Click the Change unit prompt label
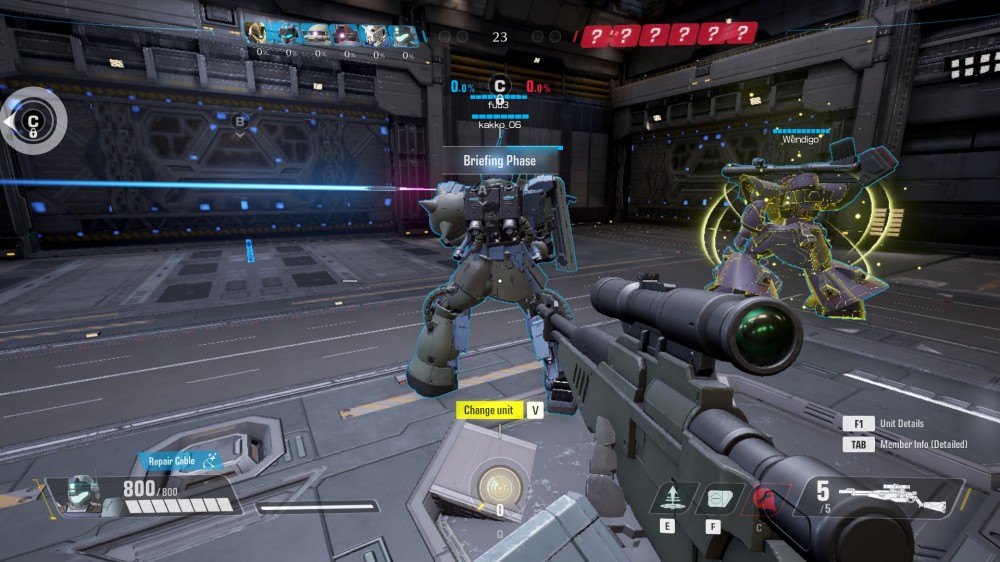1000x562 pixels. (x=489, y=410)
